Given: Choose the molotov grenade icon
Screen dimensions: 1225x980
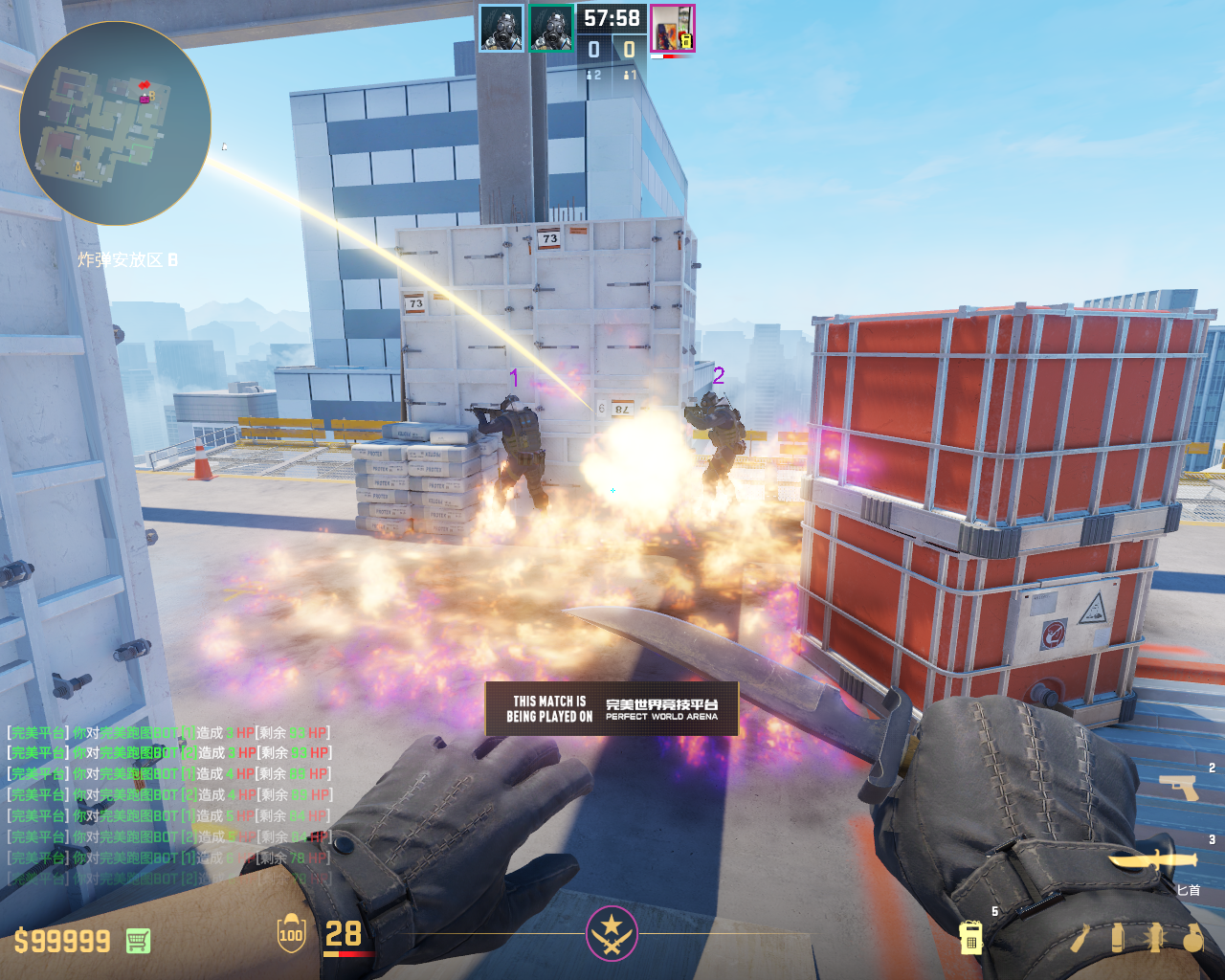Looking at the screenshot, I should click(x=1080, y=938).
